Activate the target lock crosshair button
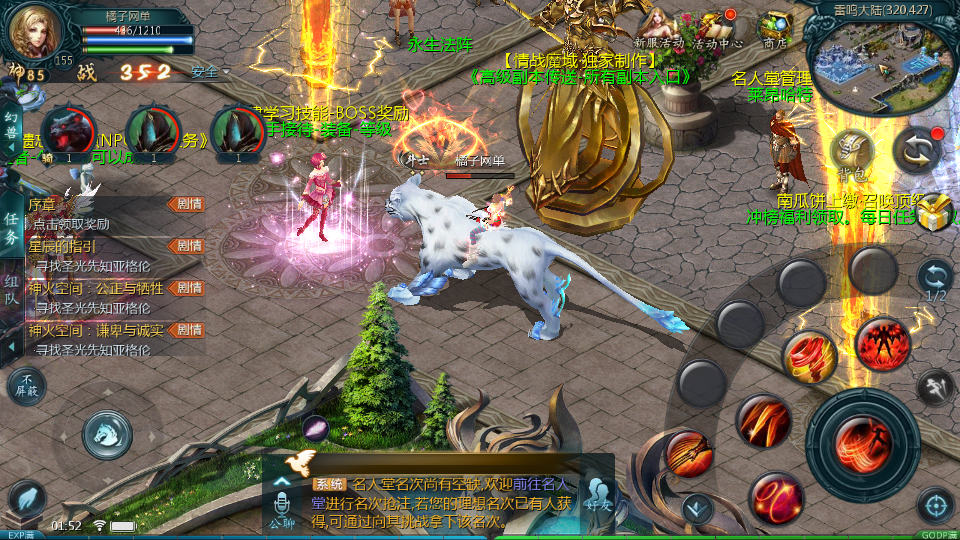960x540 pixels. [x=936, y=505]
